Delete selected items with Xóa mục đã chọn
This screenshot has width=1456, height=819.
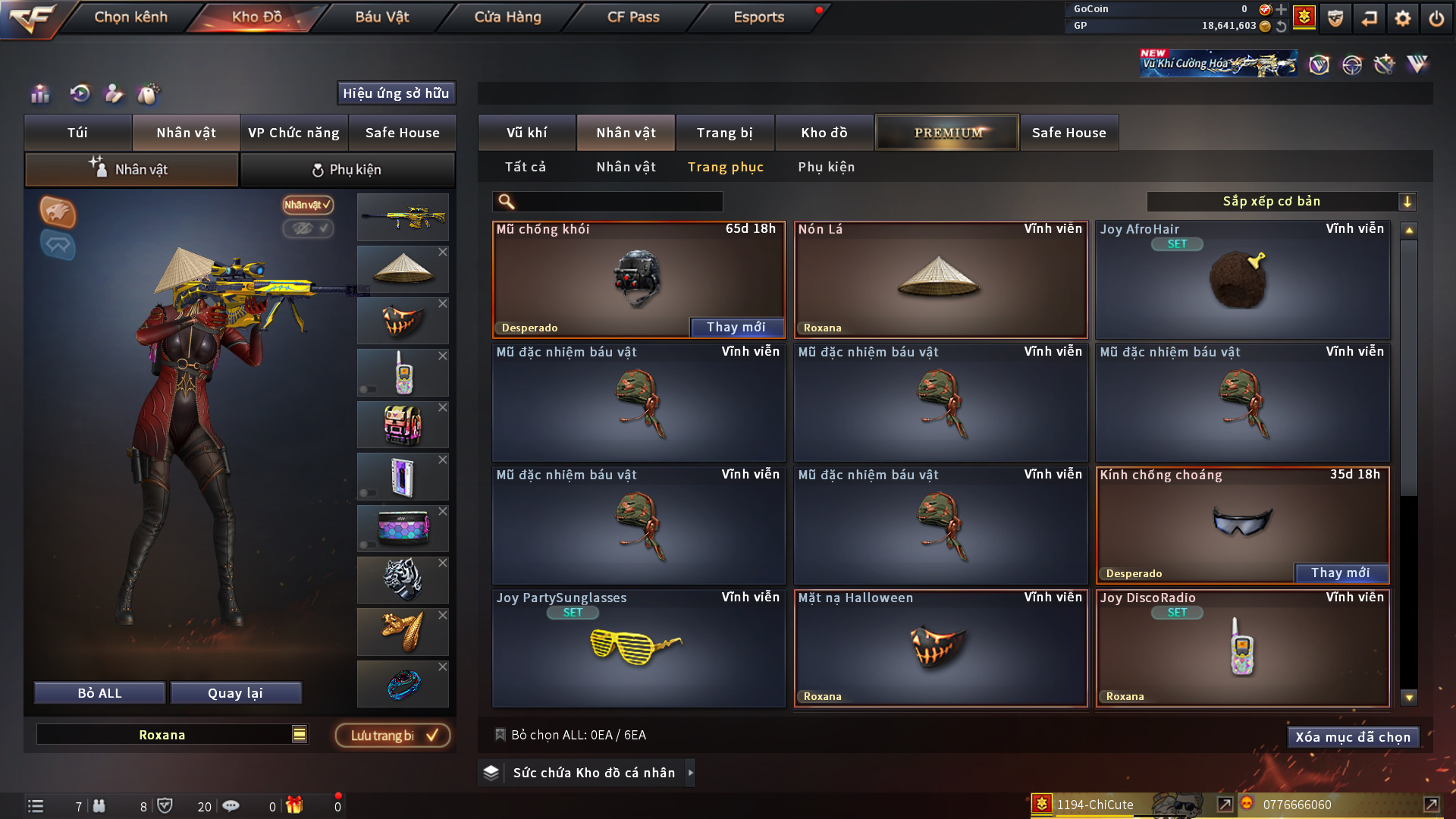(1353, 737)
